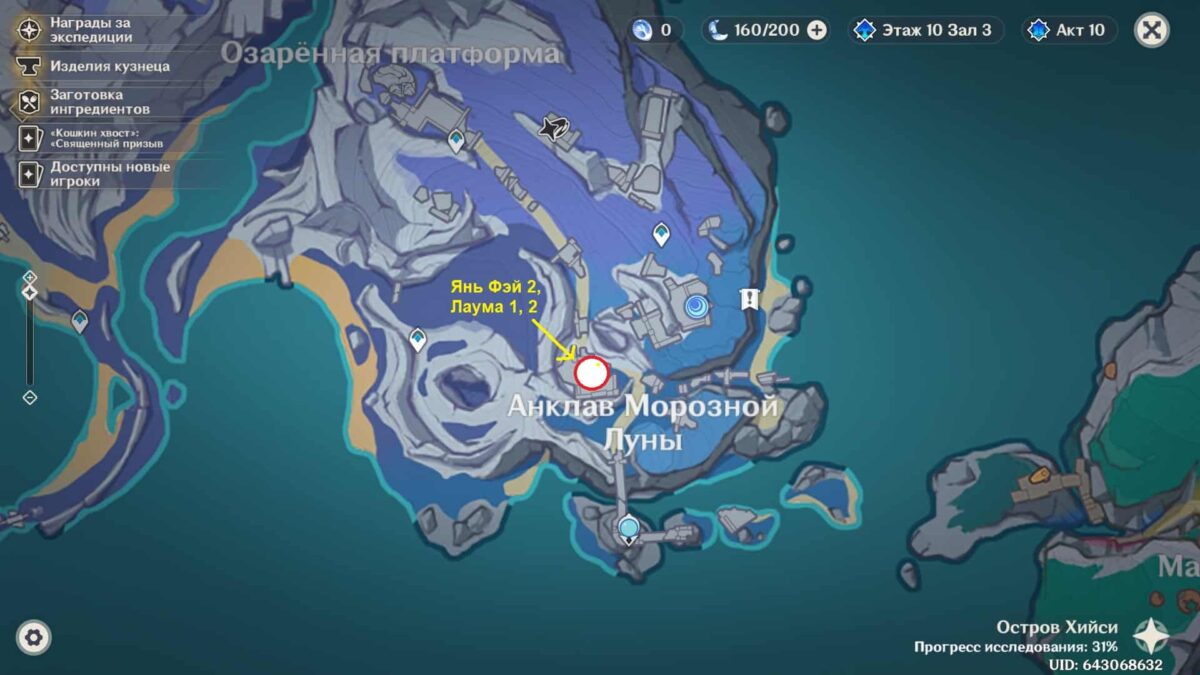Open the four-pointed star icon by Остров Хийси
This screenshot has height=675, width=1200.
click(1152, 636)
